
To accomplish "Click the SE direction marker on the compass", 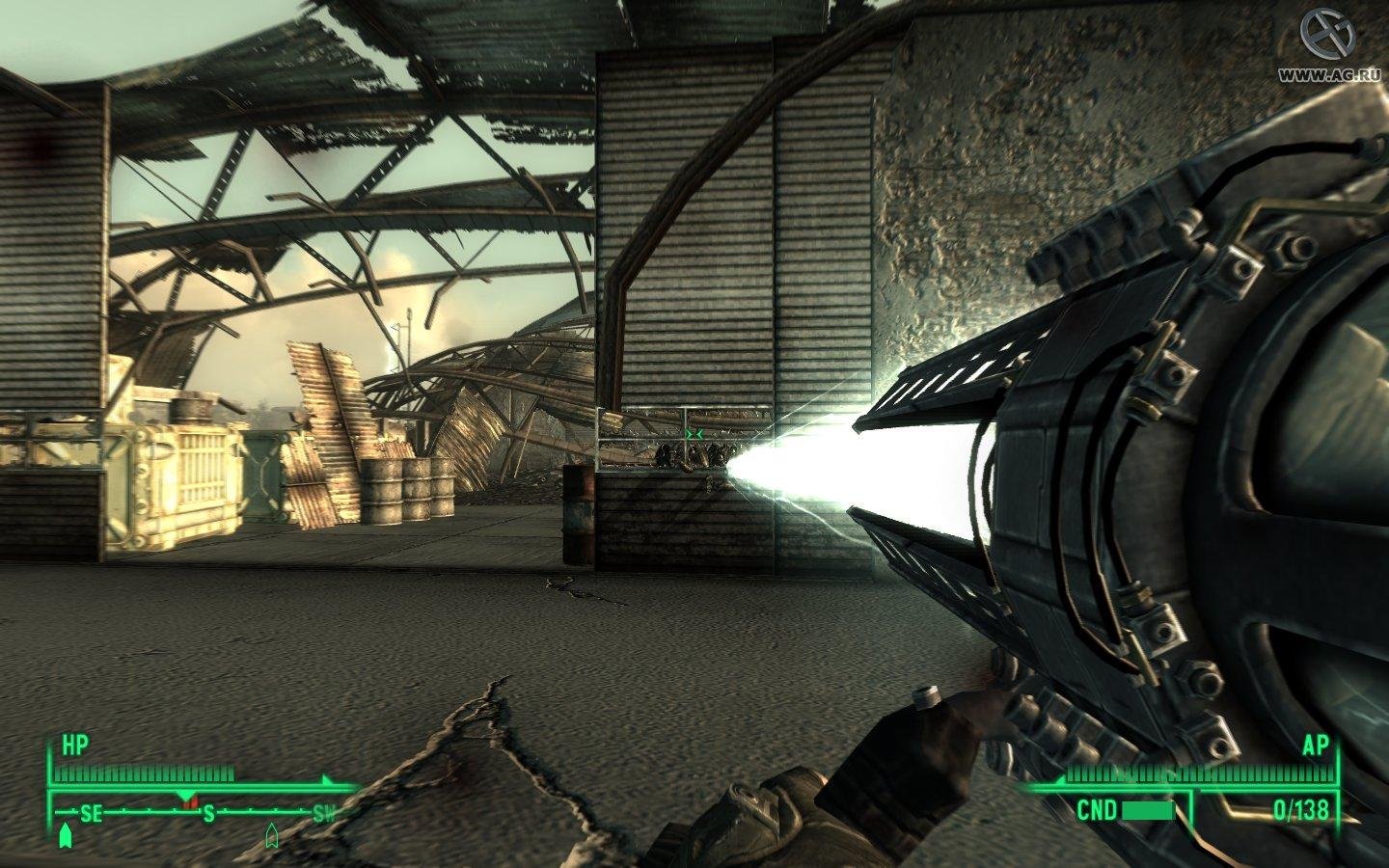I will (90, 812).
